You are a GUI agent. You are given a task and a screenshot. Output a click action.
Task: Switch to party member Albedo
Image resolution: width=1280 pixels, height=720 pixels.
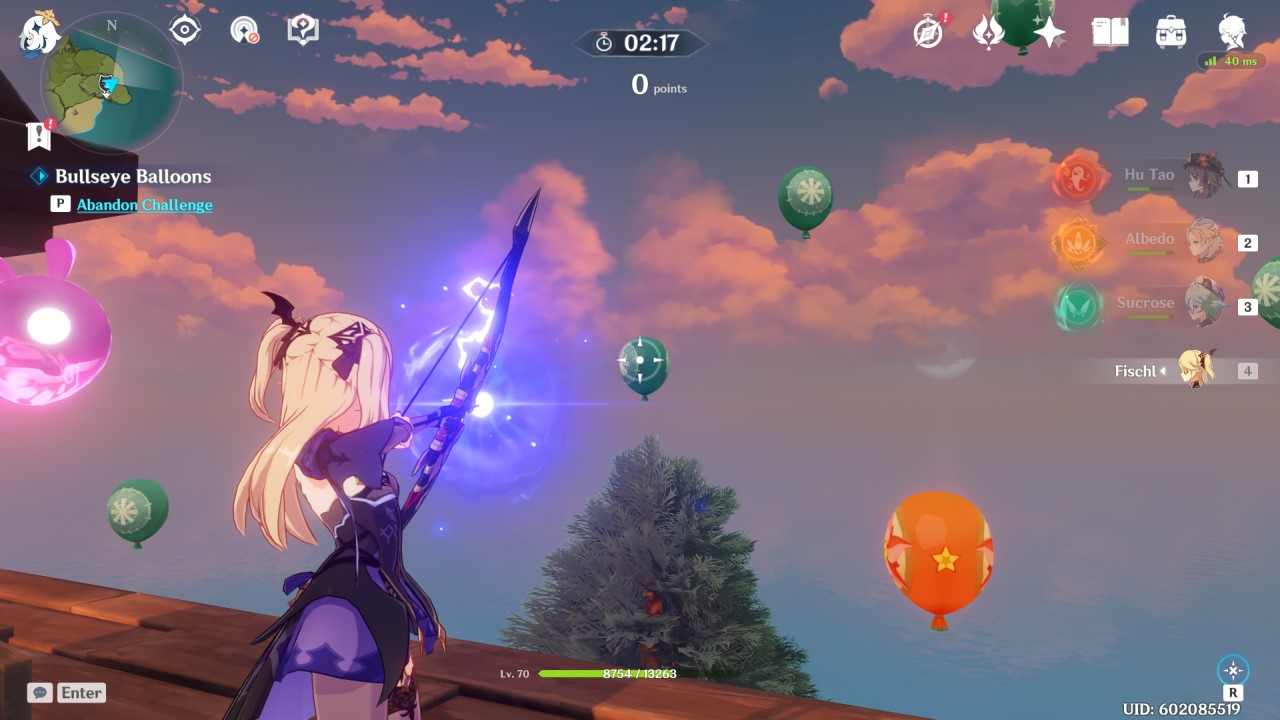[x=1180, y=241]
